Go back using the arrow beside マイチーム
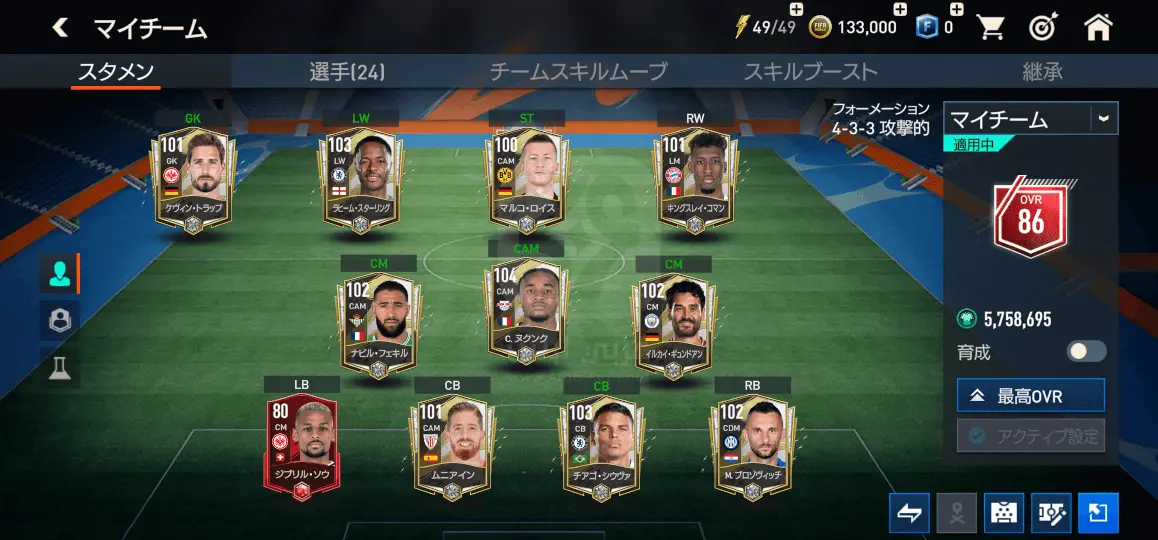Screen dimensions: 1158x540 [61, 28]
